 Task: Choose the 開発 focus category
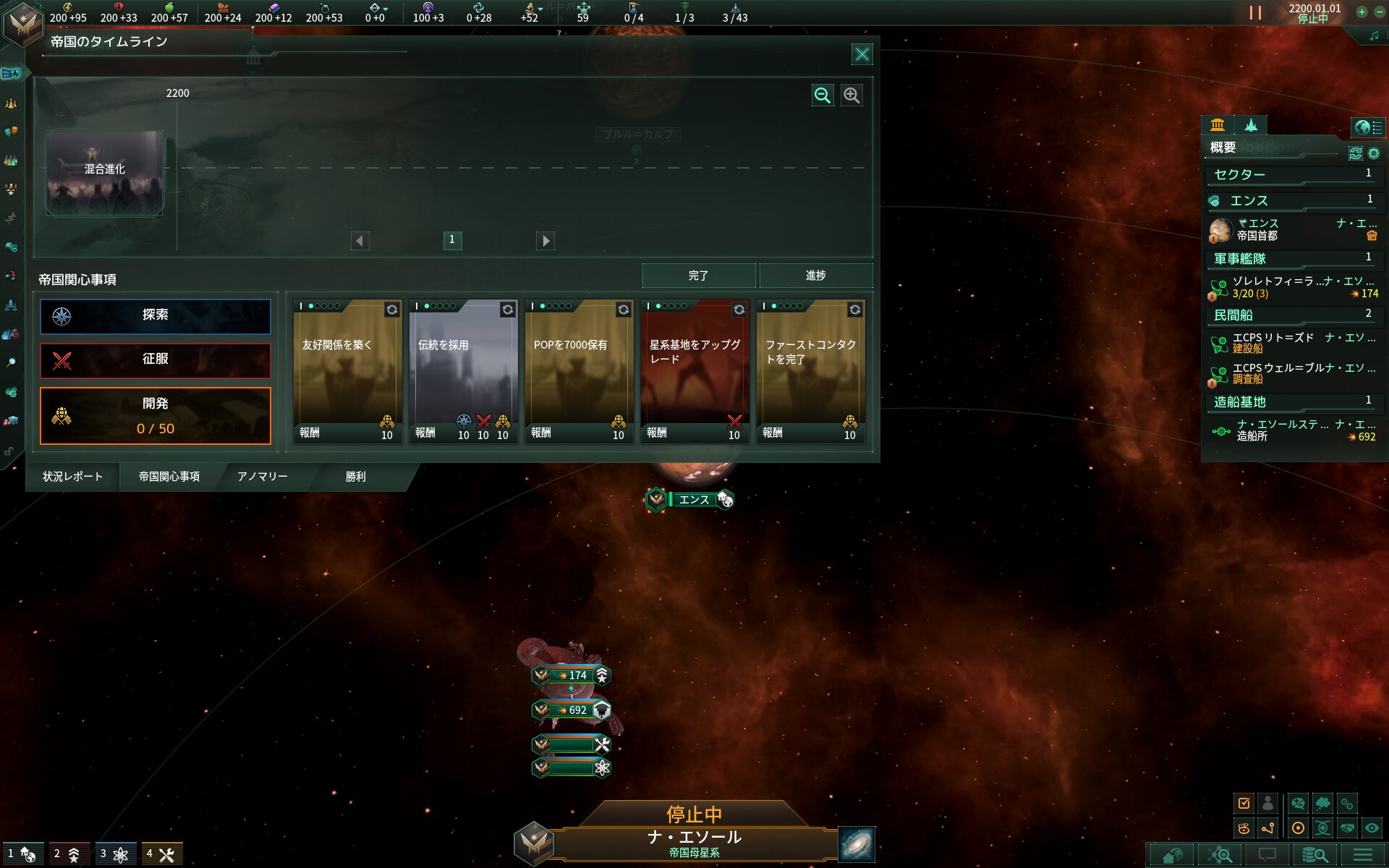(x=156, y=415)
